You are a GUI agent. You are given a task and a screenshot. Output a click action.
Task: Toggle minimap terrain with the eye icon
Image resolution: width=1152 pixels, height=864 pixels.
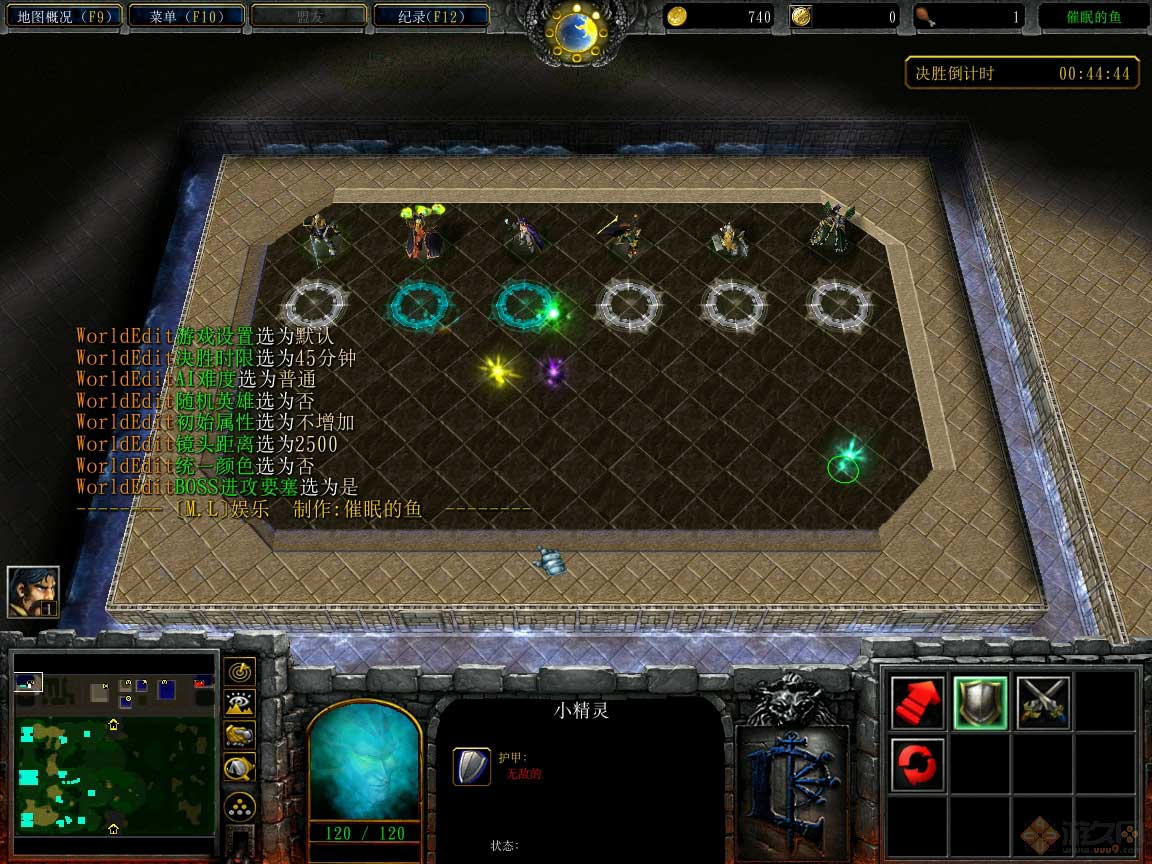pyautogui.click(x=241, y=703)
